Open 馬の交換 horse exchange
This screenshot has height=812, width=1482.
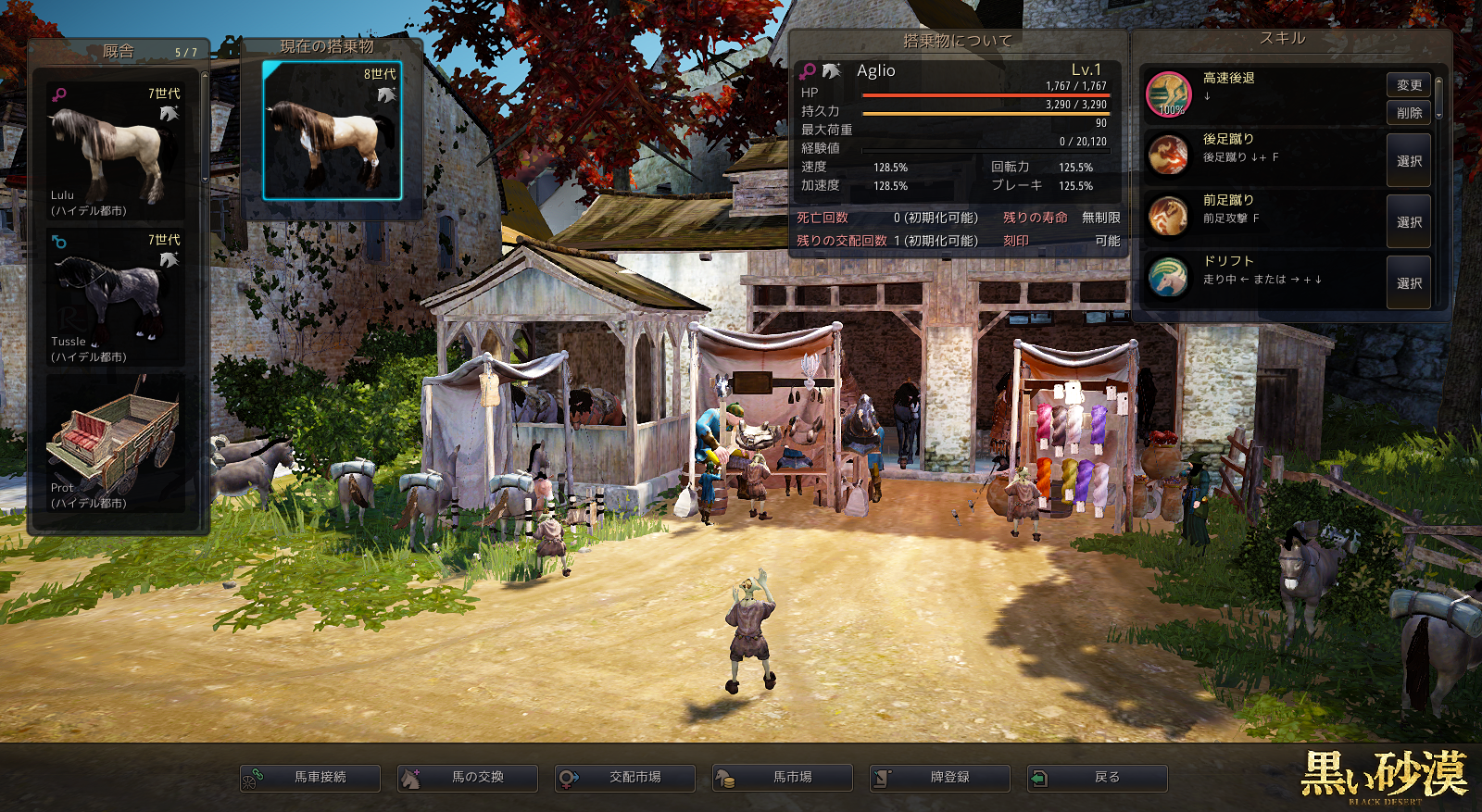(x=468, y=778)
